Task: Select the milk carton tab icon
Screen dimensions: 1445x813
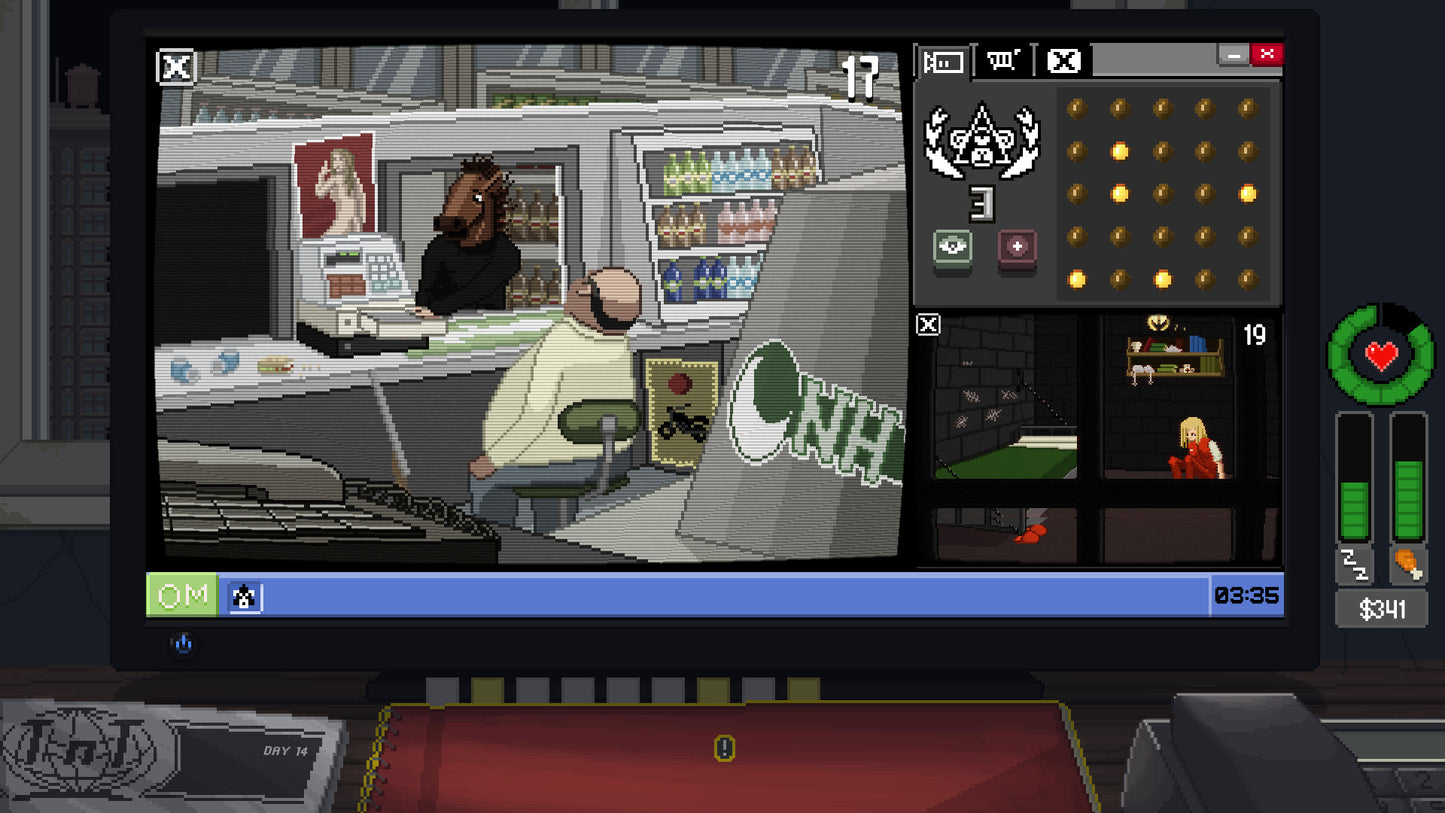Action: [x=945, y=62]
